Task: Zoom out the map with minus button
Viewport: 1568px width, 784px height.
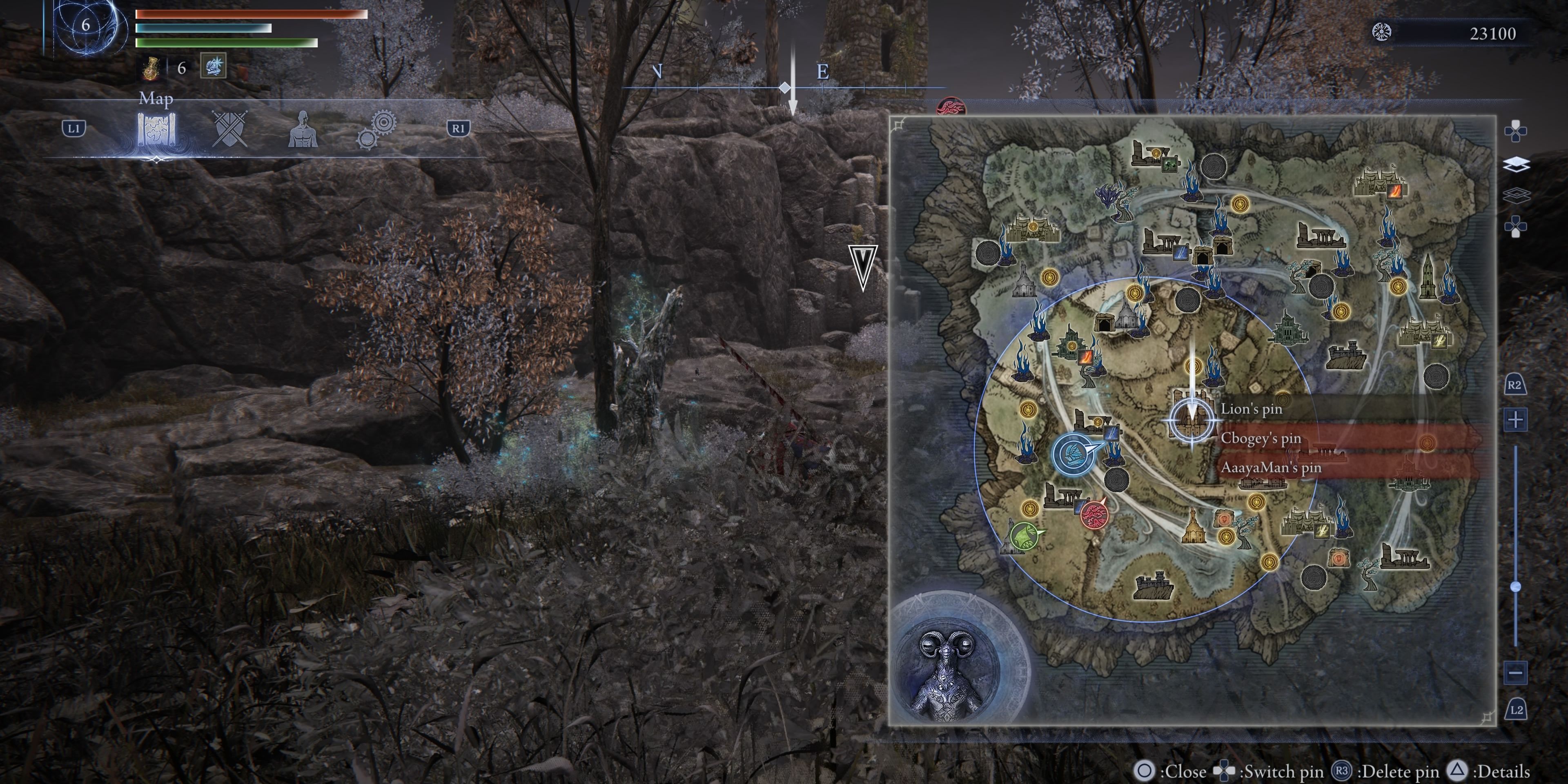Action: coord(1515,673)
